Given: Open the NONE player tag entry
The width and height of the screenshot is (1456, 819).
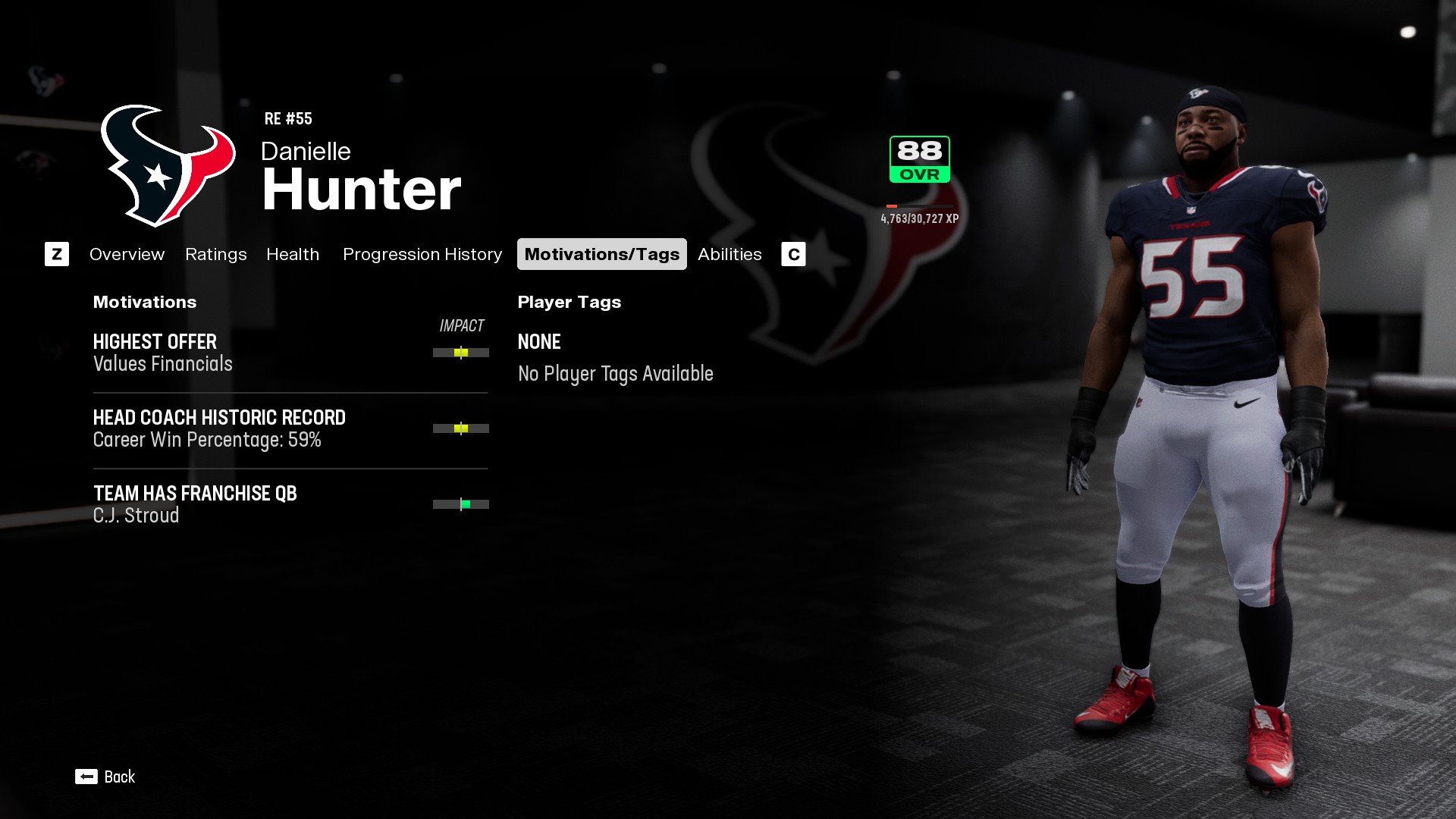Looking at the screenshot, I should [538, 342].
